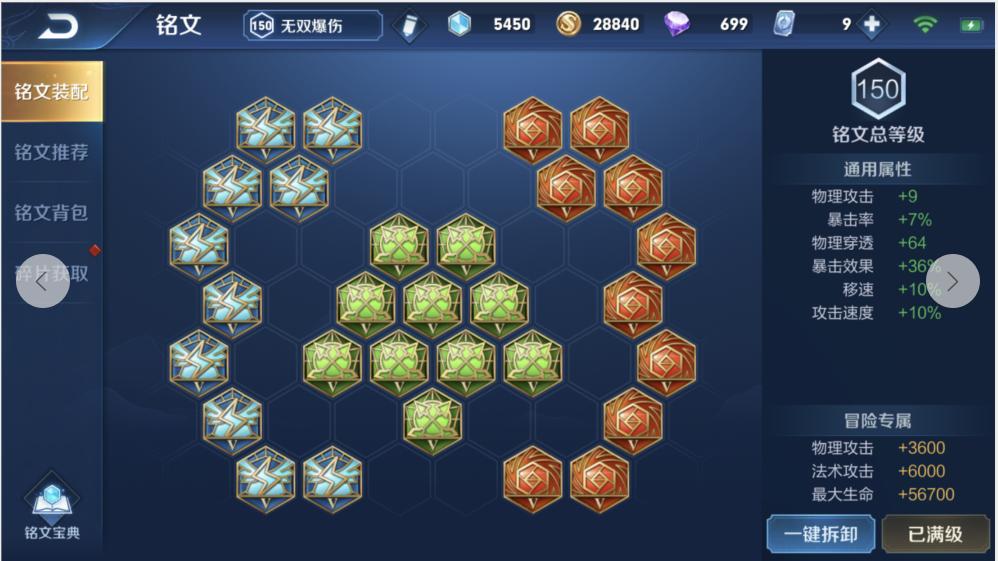Open the 铭文宝典 codex
Viewport: 998px width, 561px height.
[52, 510]
